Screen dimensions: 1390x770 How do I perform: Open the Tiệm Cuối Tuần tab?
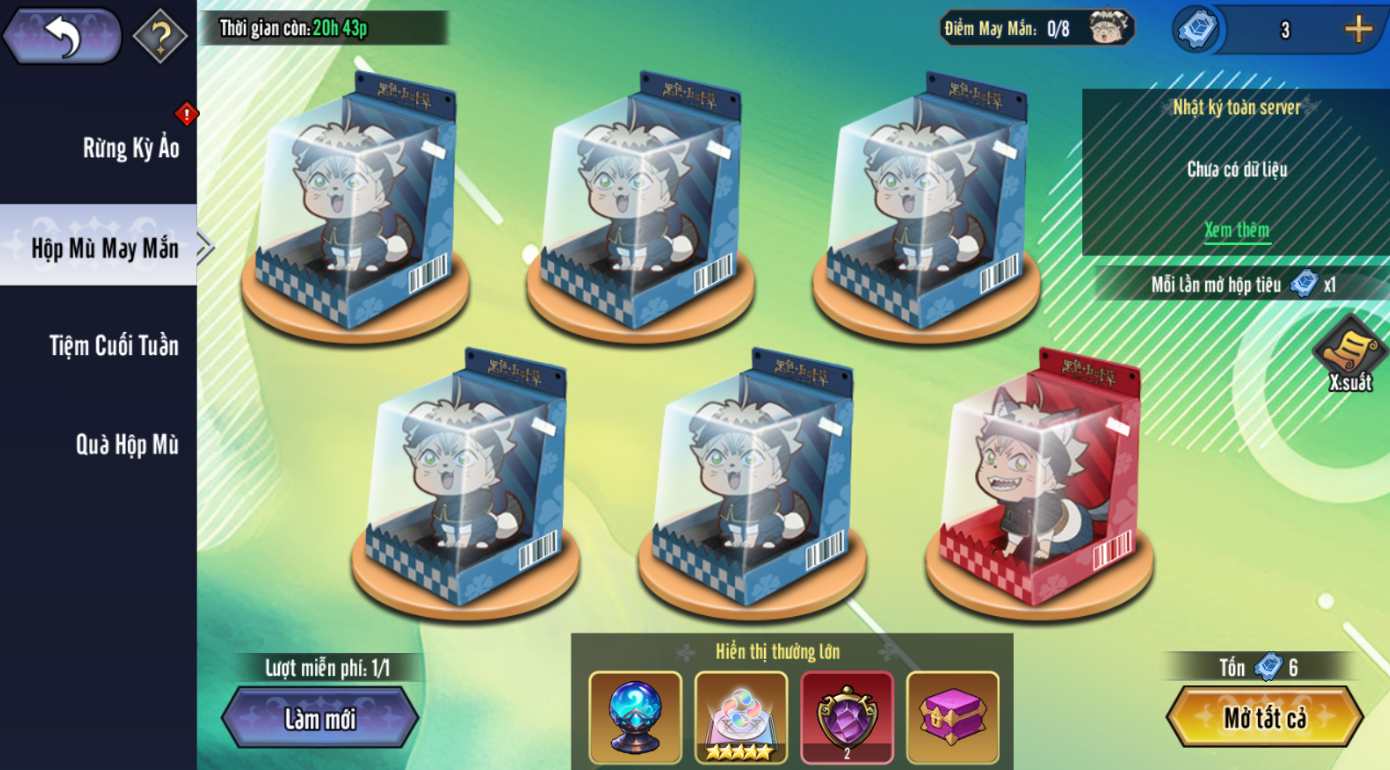coord(114,346)
